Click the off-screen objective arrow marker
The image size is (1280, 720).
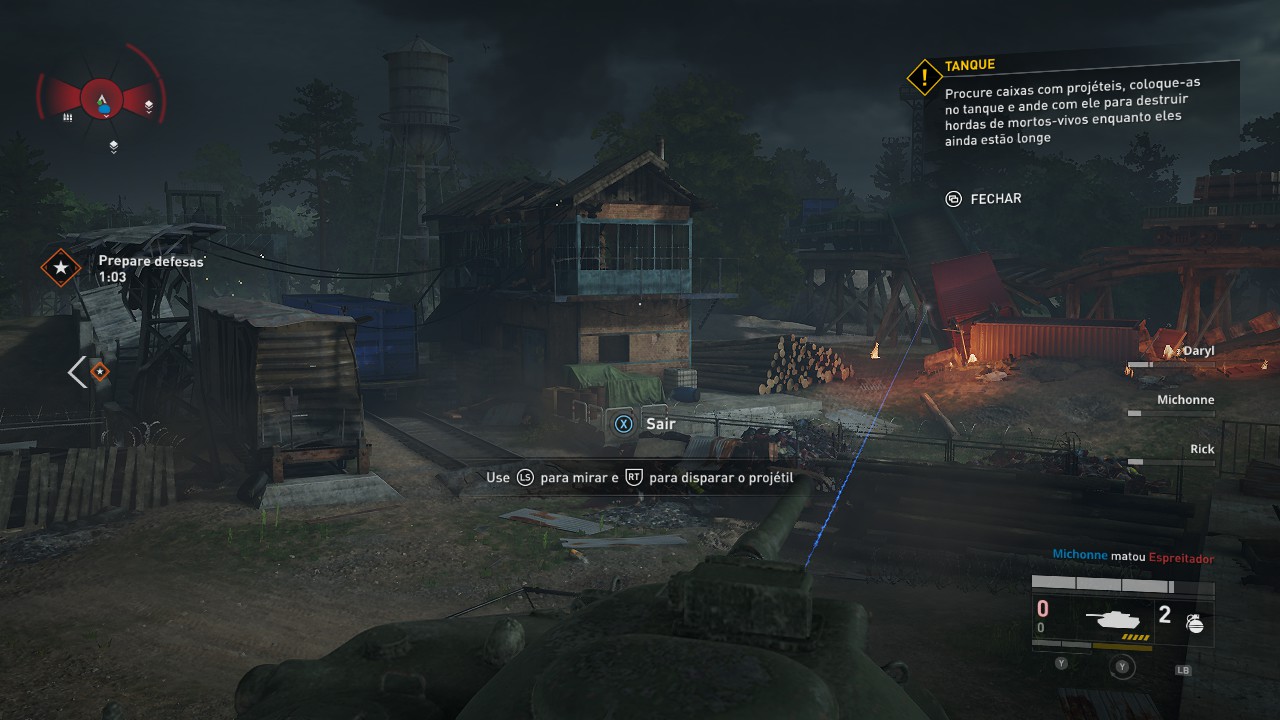point(88,372)
